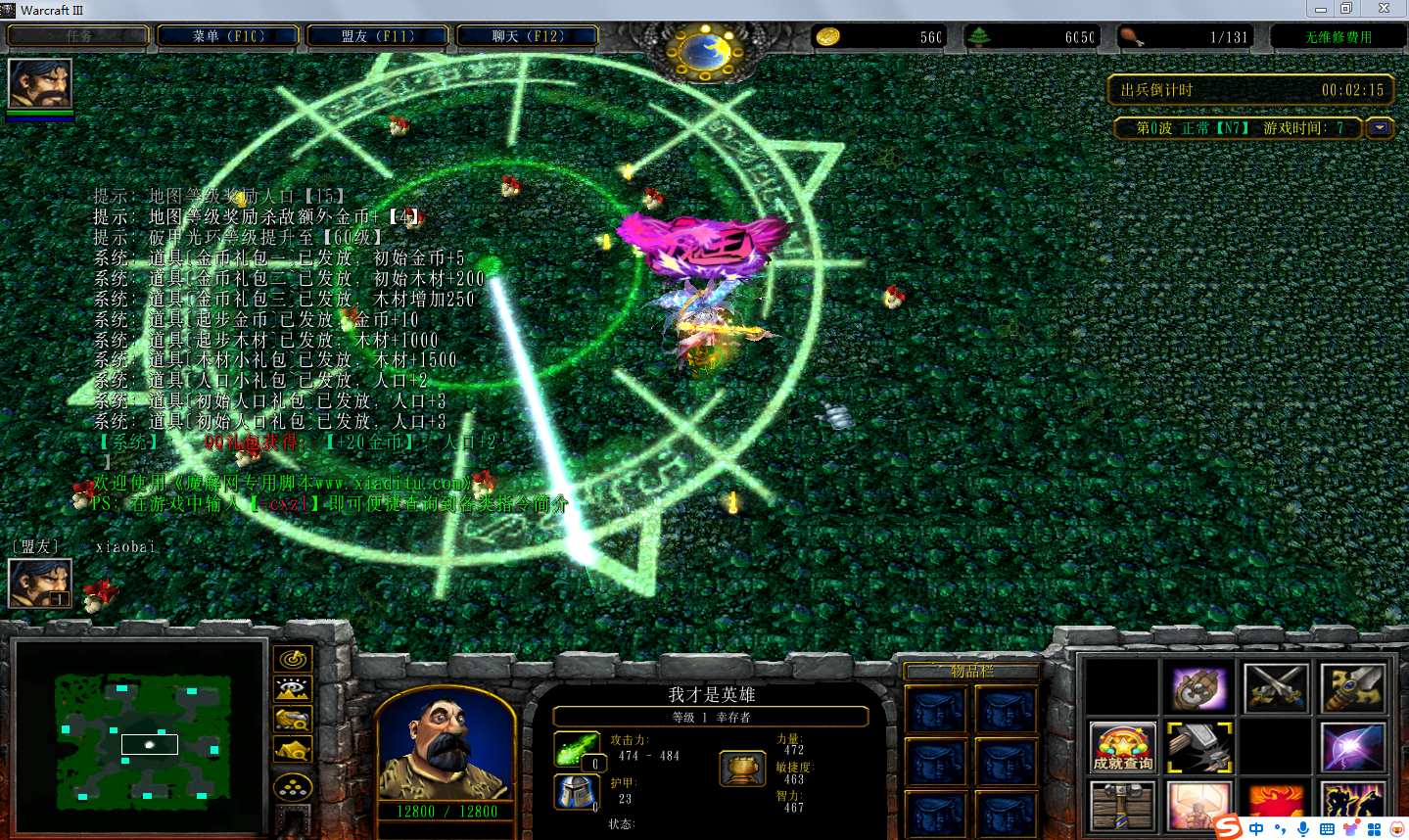Image resolution: width=1409 pixels, height=840 pixels.
Task: Select the purple-glowing gauntlet ability
Action: (1199, 688)
